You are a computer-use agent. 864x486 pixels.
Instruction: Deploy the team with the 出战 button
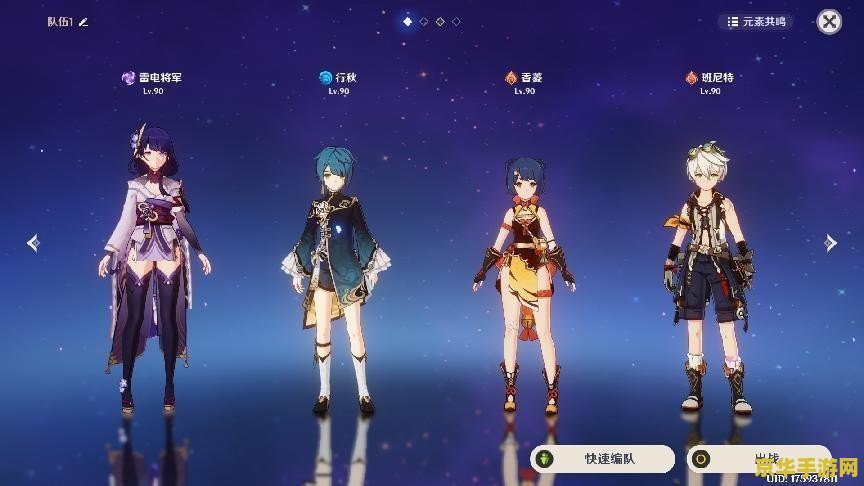click(757, 459)
